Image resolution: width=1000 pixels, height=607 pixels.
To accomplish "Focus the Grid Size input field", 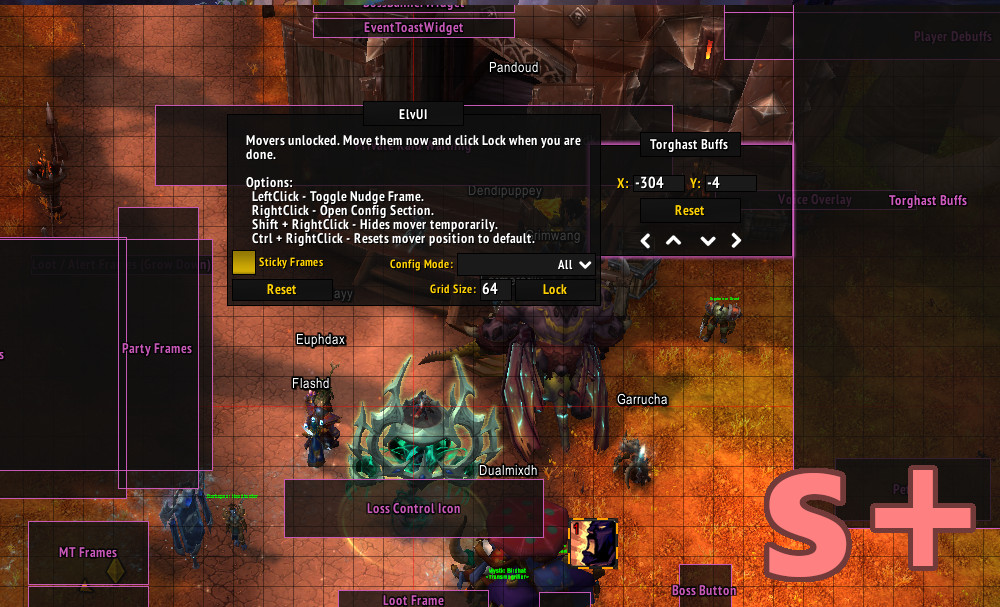I will (495, 289).
